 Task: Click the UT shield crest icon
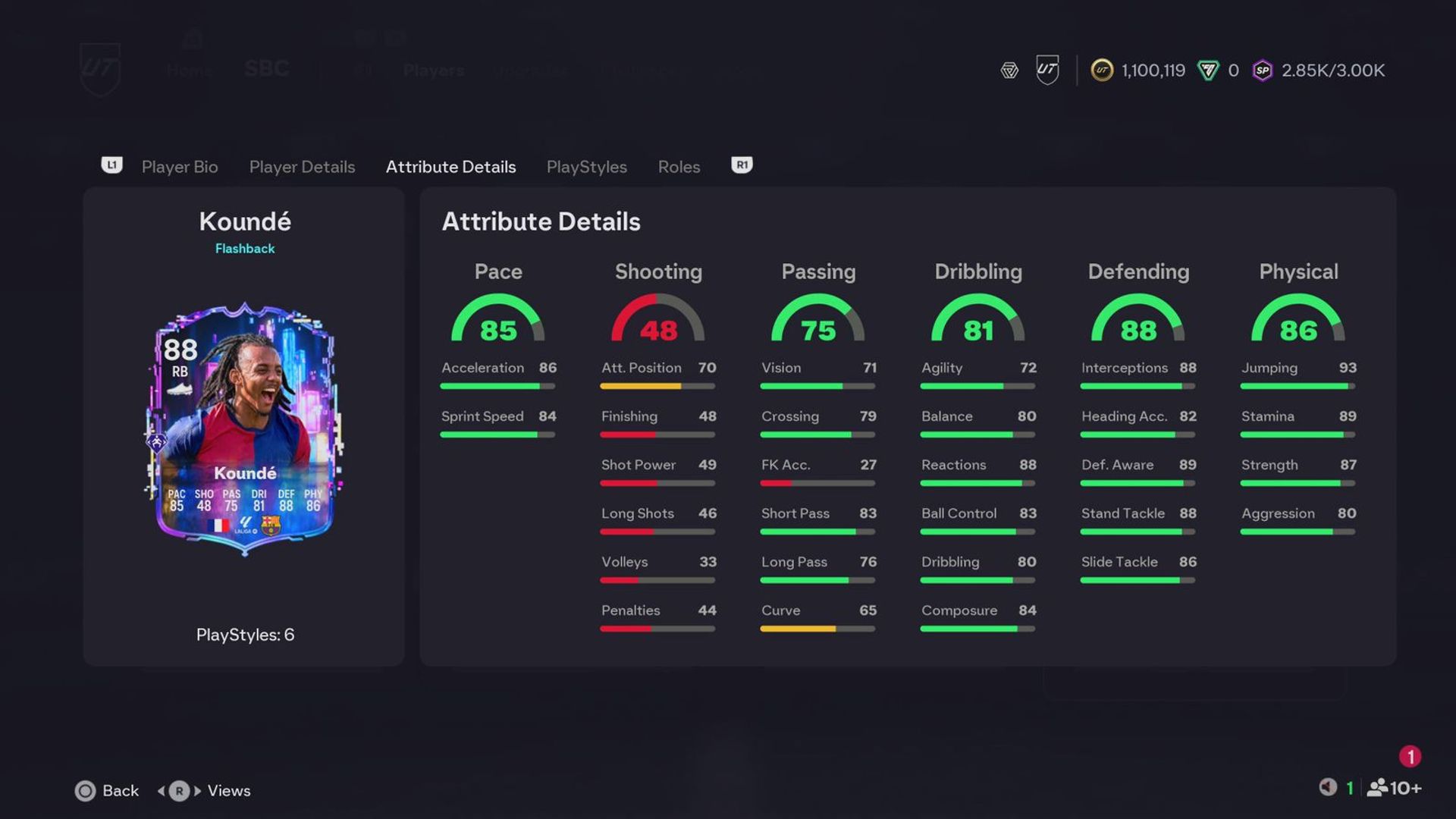pos(1046,70)
